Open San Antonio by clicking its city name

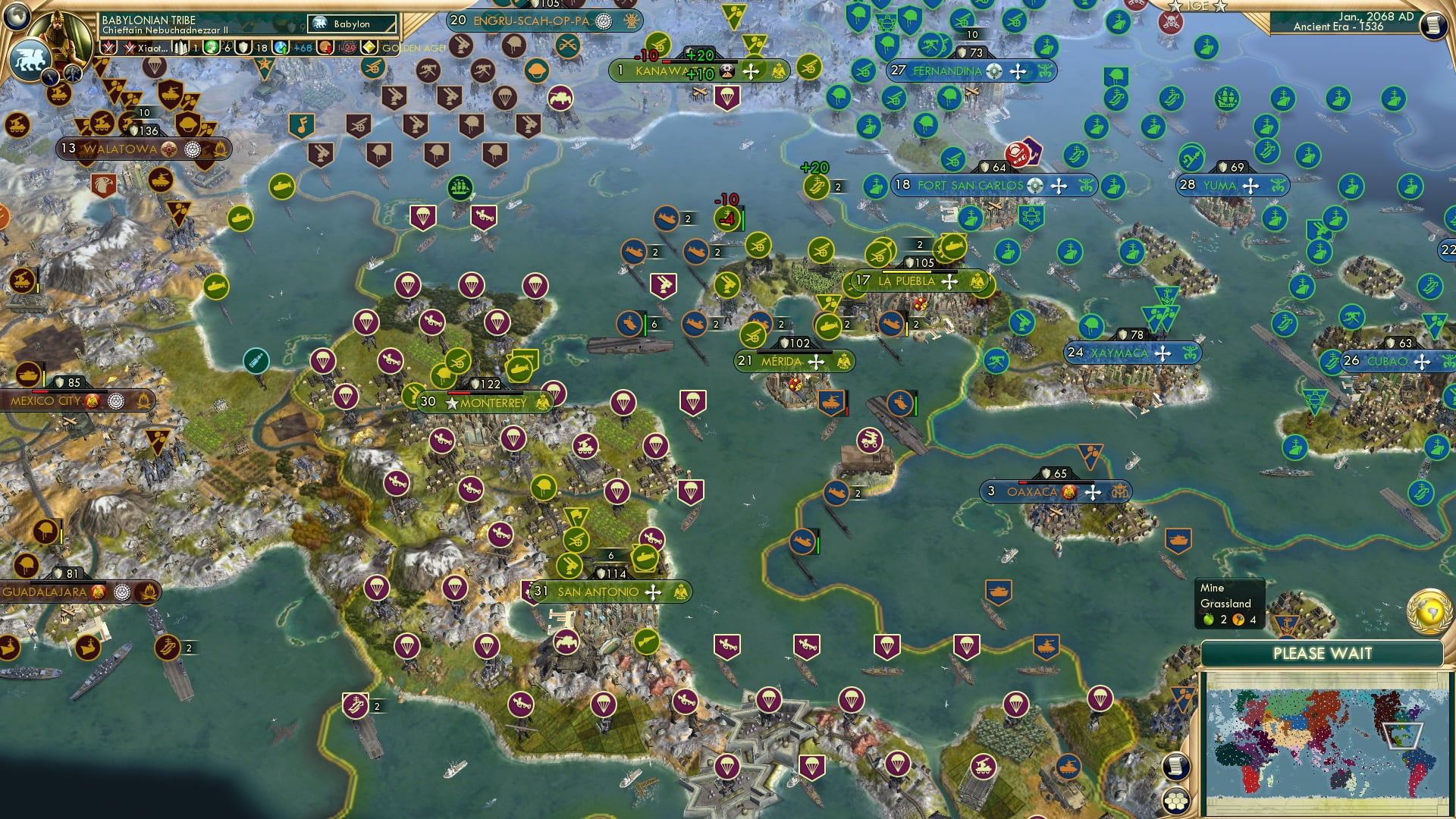[x=597, y=593]
